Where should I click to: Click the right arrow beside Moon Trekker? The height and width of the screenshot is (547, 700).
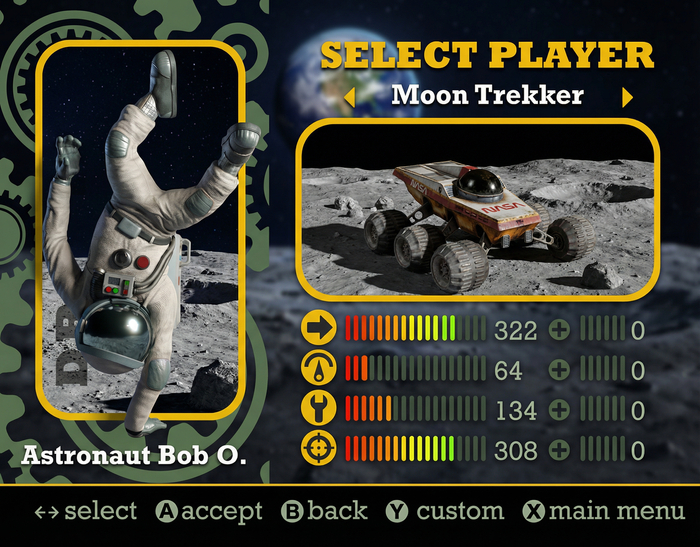click(627, 97)
